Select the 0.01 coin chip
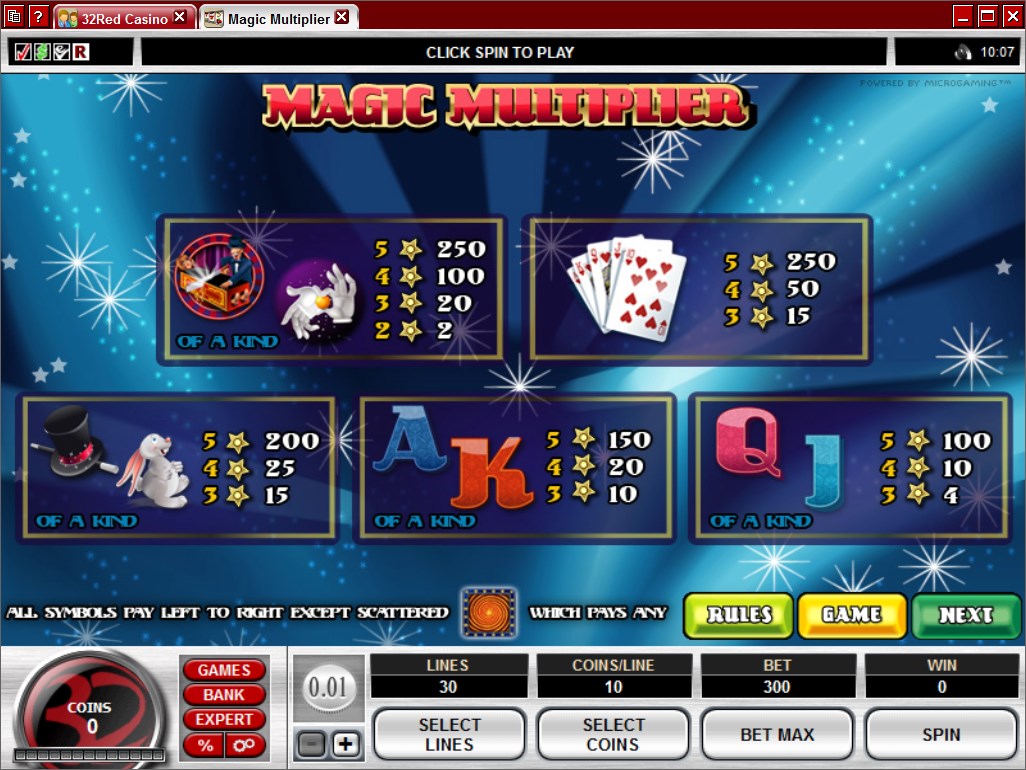The height and width of the screenshot is (770, 1026). [x=327, y=688]
